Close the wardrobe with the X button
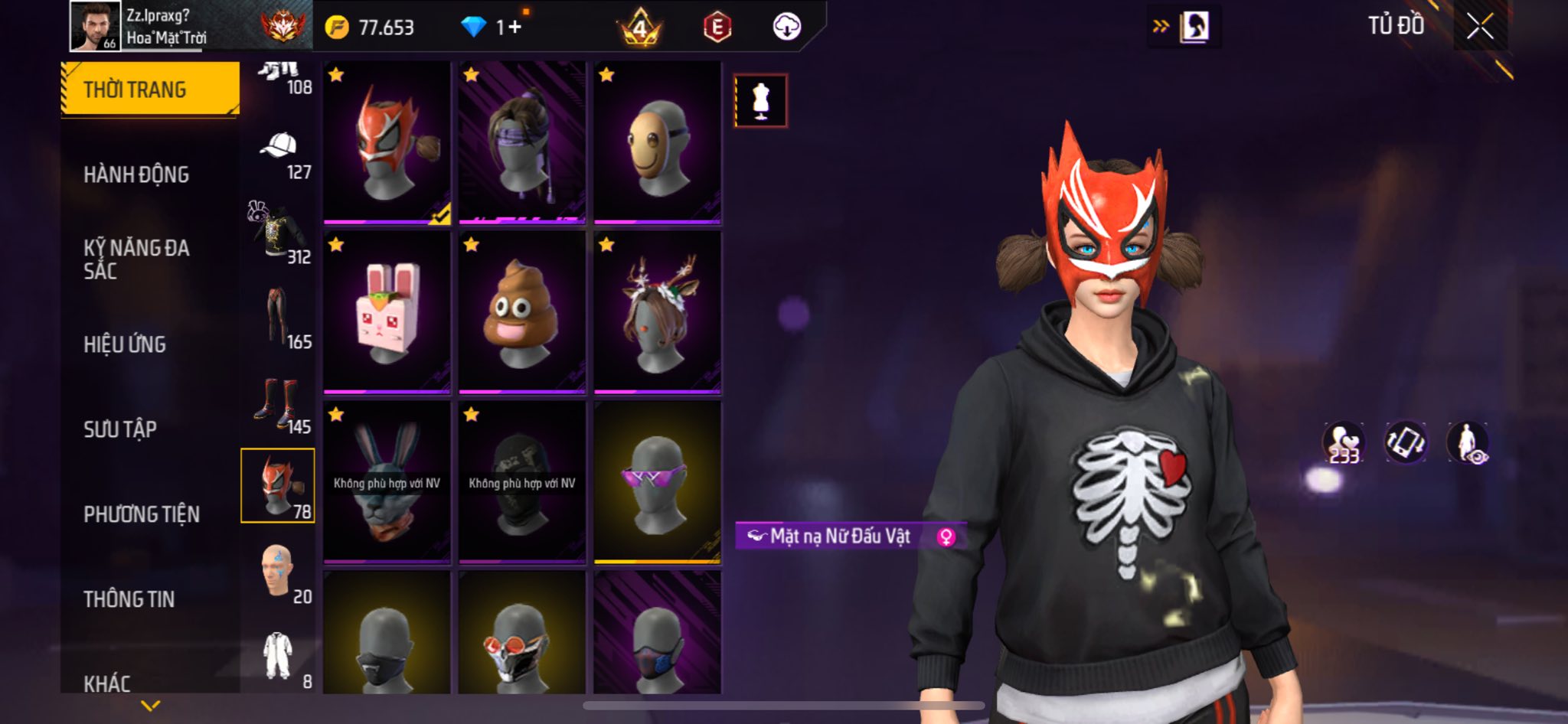The height and width of the screenshot is (724, 1568). pos(1480,27)
